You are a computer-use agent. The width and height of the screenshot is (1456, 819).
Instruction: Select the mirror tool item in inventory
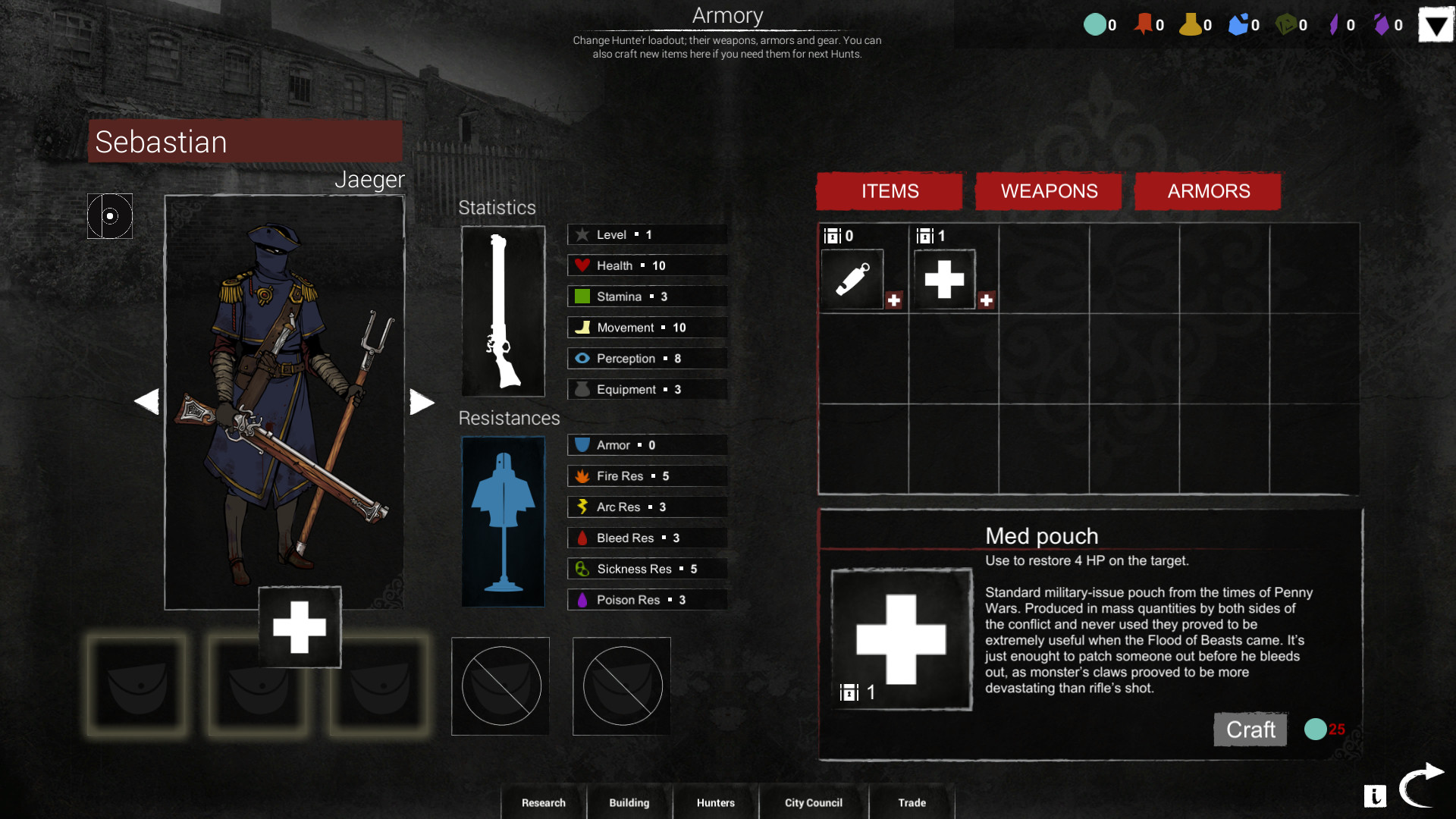coord(852,279)
